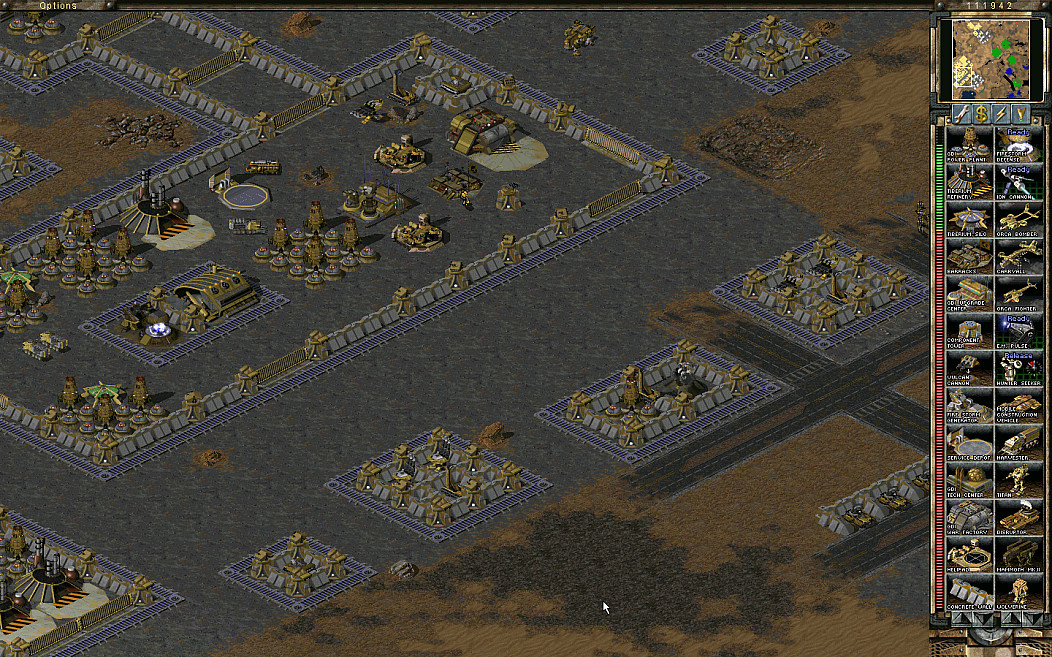Build a Wolverine unit
The height and width of the screenshot is (657, 1052).
(1018, 594)
